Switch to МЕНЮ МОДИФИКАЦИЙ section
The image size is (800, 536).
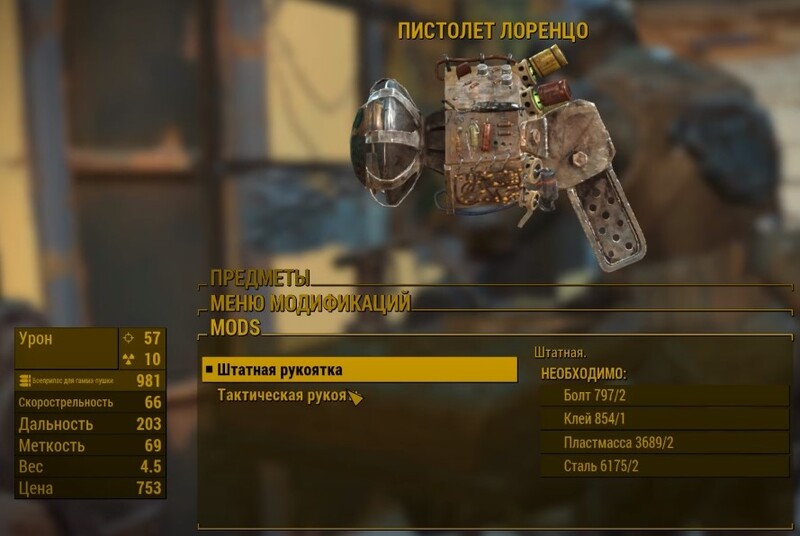pos(310,303)
